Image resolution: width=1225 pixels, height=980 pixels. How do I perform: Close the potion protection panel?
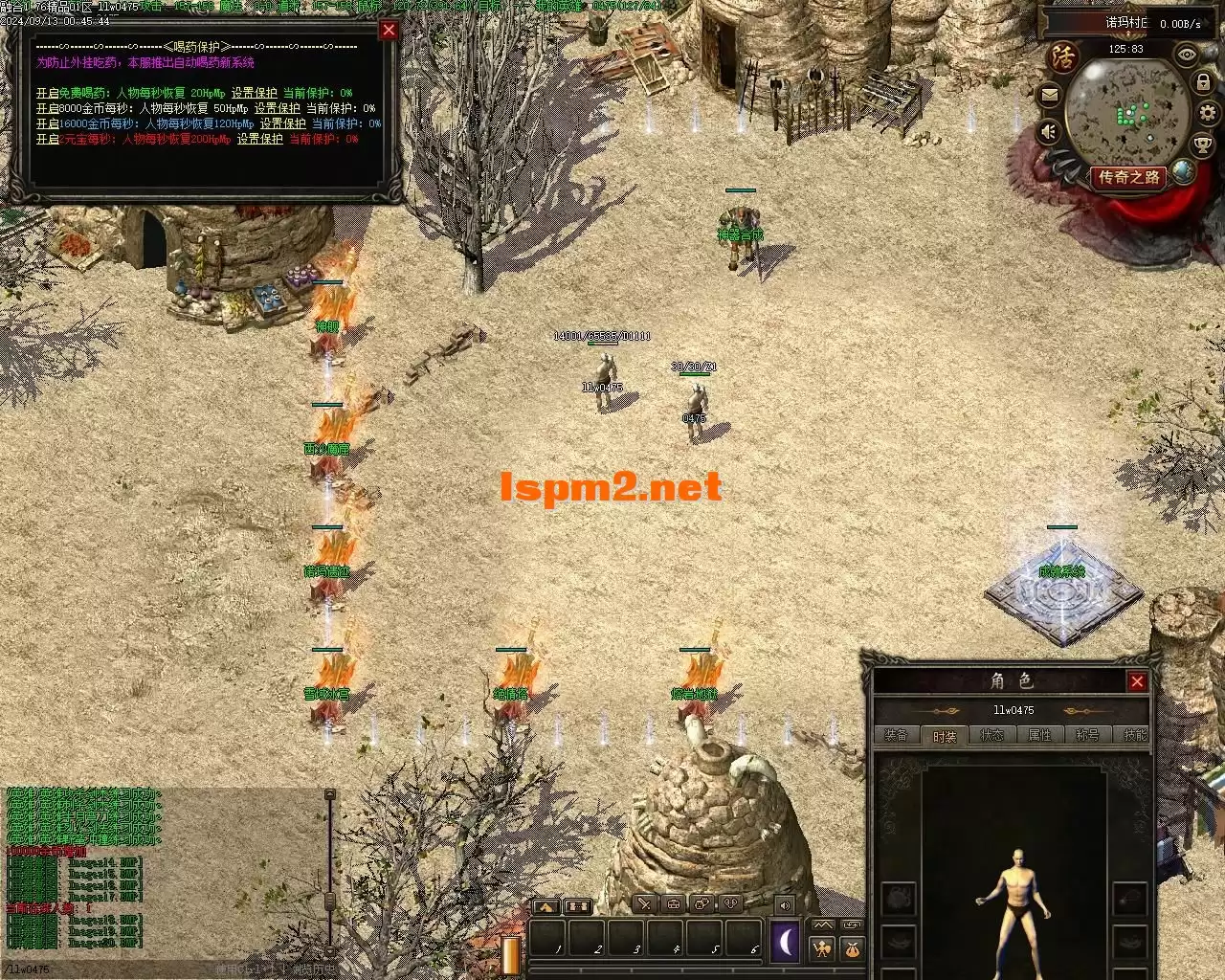pos(389,30)
